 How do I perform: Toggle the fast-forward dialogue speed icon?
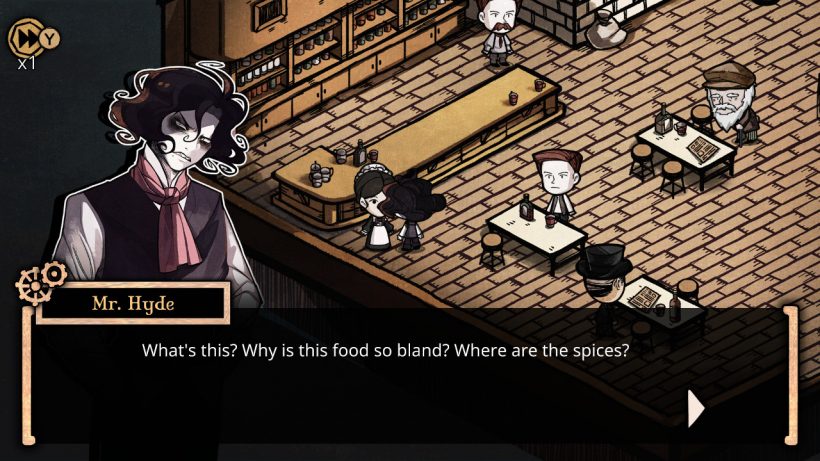[x=24, y=38]
